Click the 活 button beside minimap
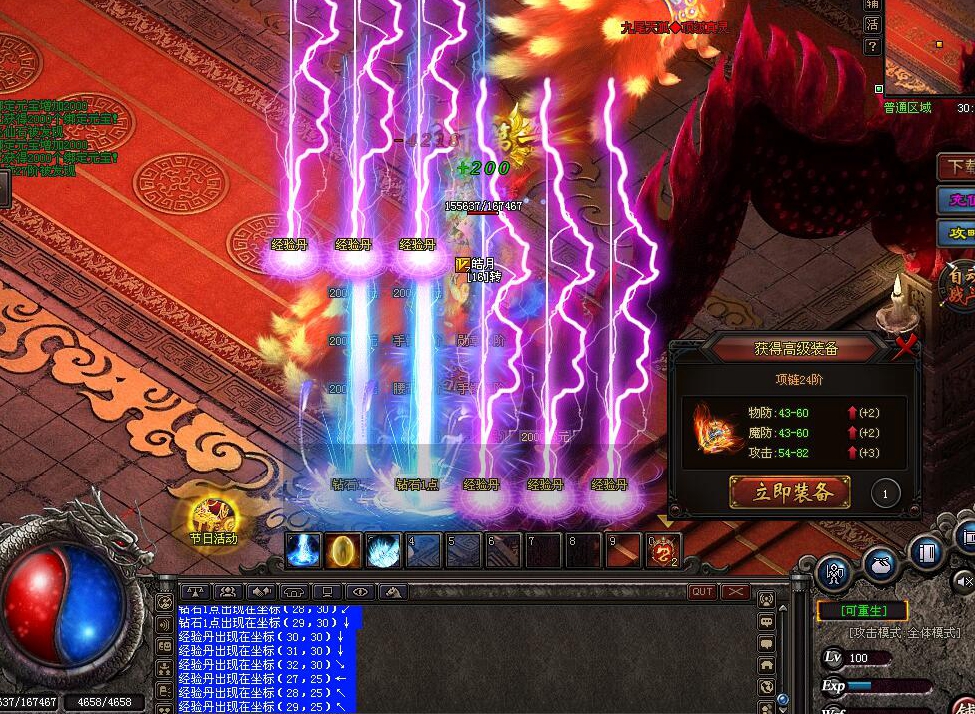This screenshot has width=975, height=714. pos(873,25)
